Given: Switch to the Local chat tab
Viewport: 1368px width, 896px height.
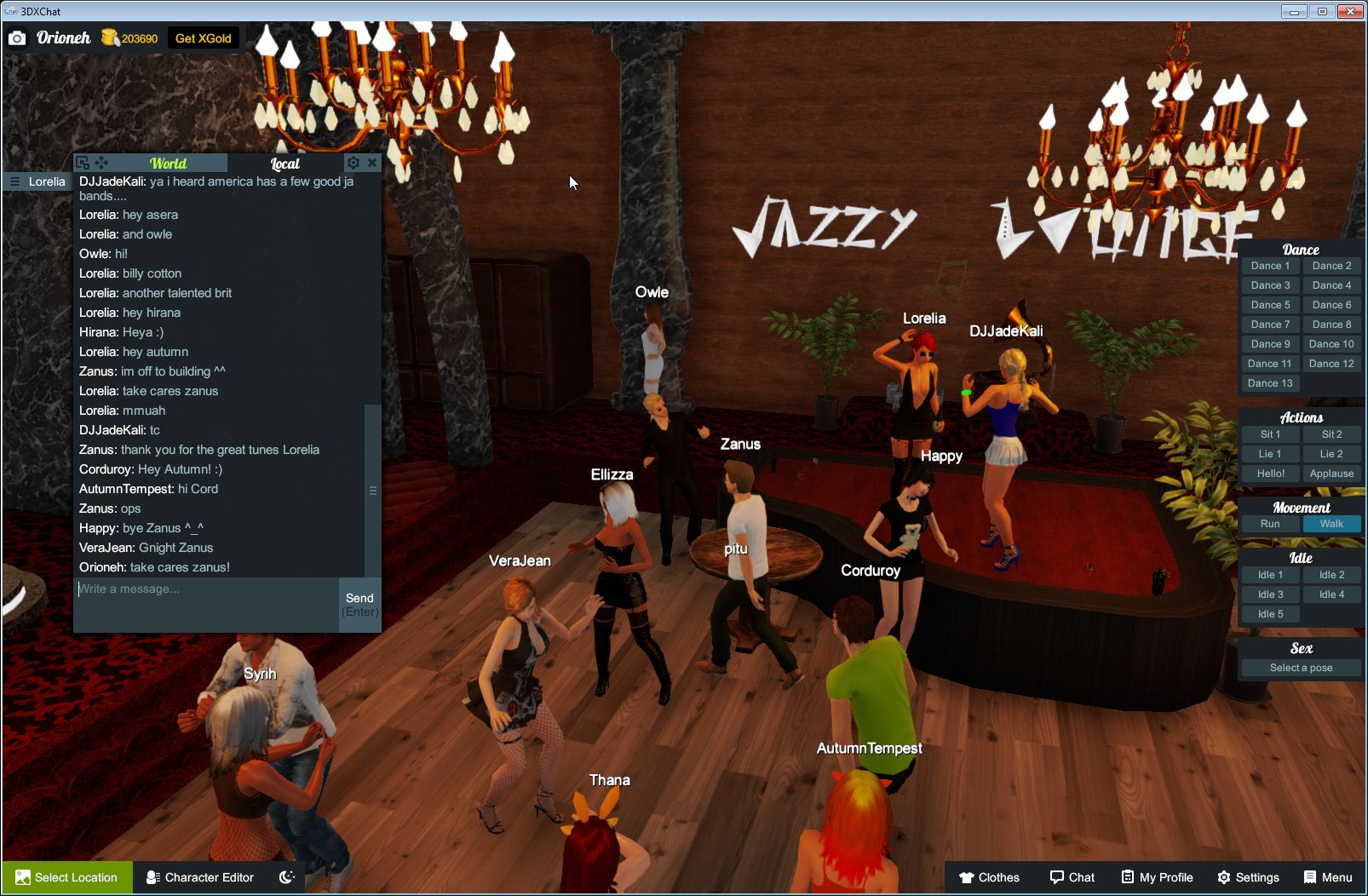Looking at the screenshot, I should [285, 163].
